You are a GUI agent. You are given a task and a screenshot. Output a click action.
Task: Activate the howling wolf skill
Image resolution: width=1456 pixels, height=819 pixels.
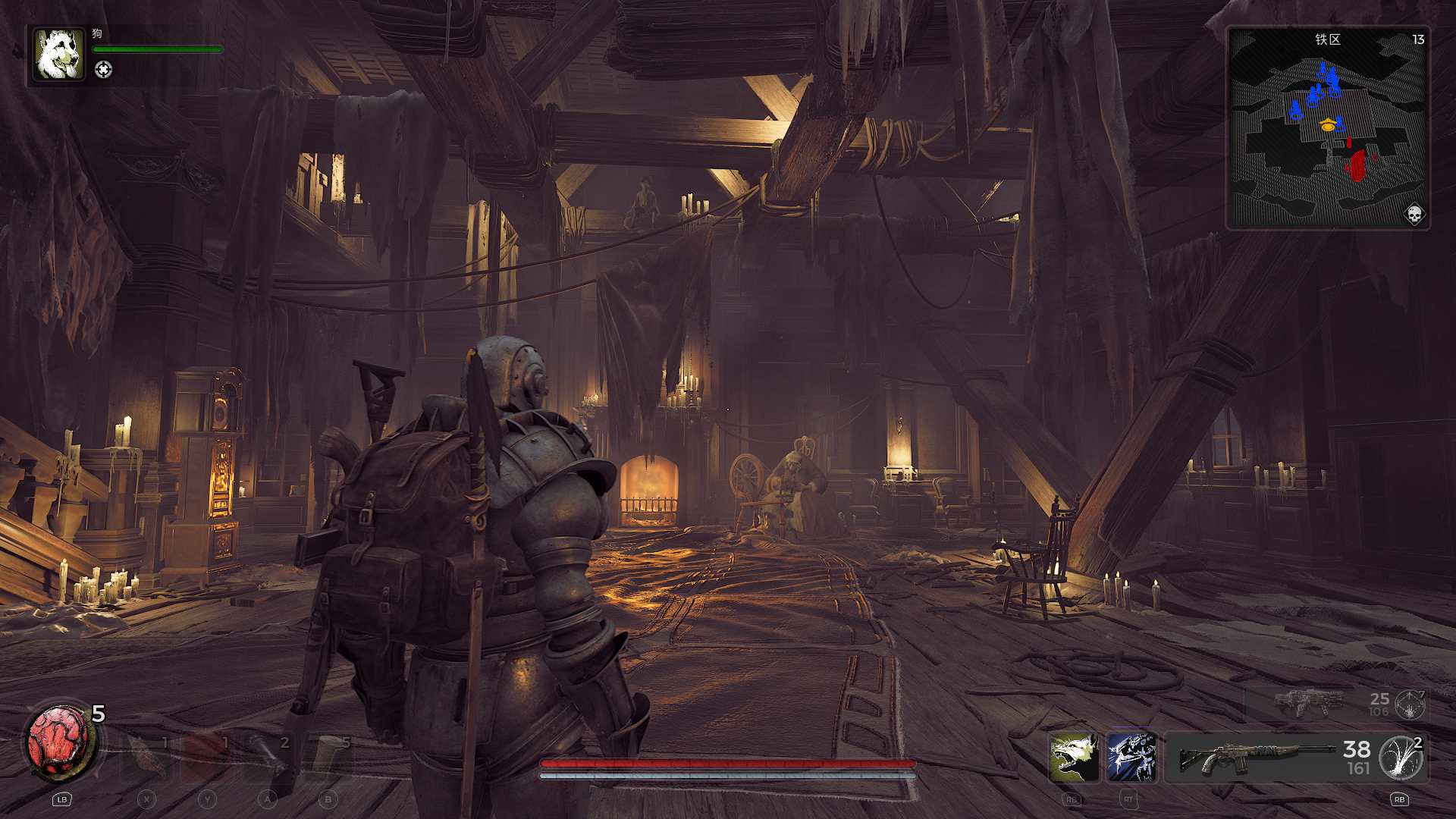tap(1074, 757)
